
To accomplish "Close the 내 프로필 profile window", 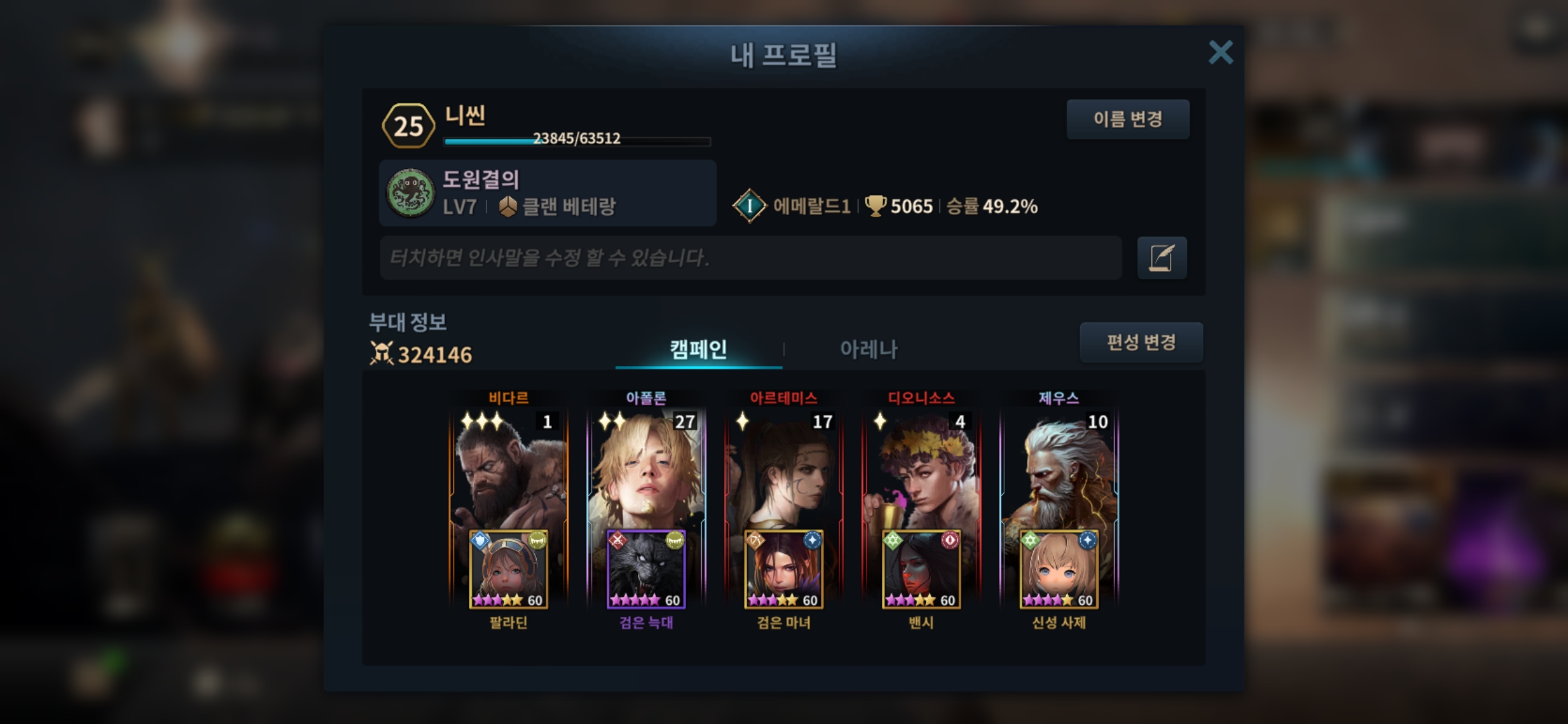I will click(1220, 52).
